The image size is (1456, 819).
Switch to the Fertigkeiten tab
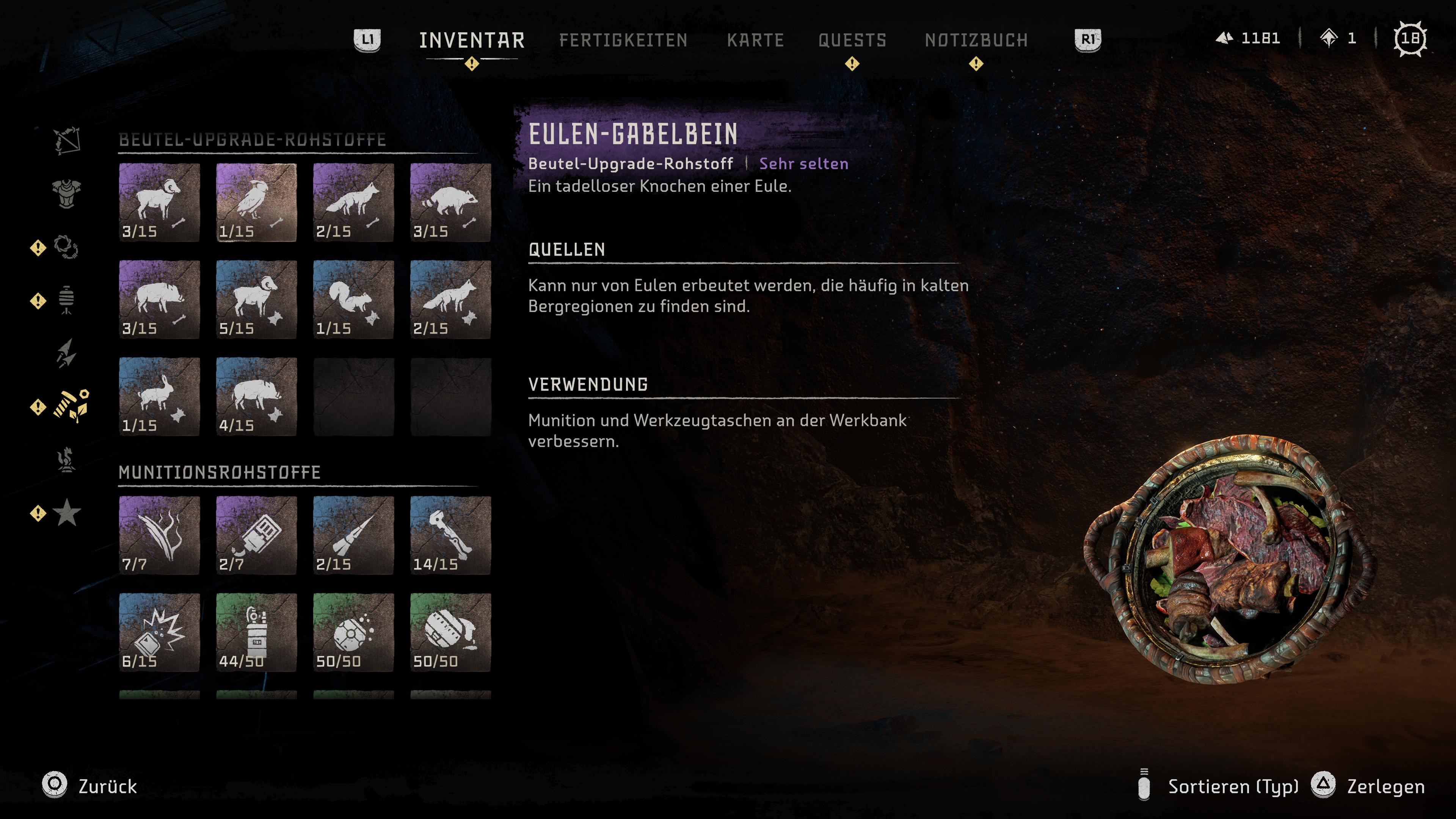(x=623, y=40)
